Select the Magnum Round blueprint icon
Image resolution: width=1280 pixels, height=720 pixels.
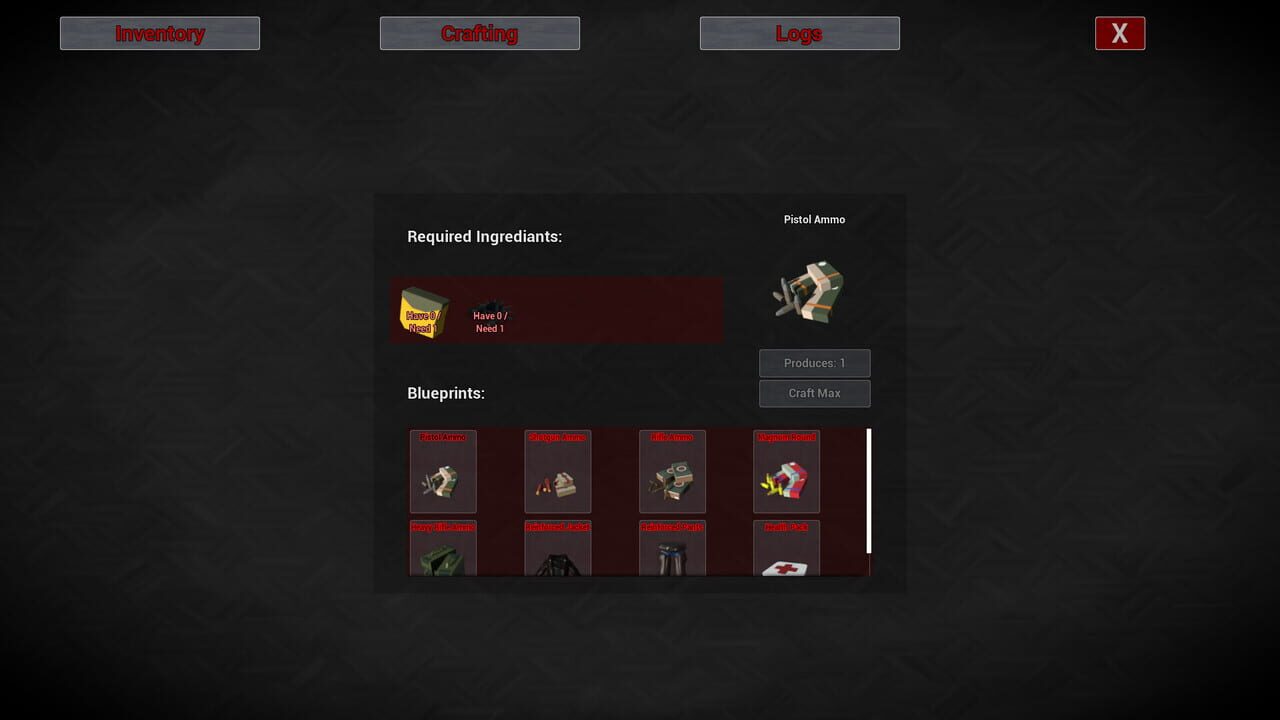point(786,471)
